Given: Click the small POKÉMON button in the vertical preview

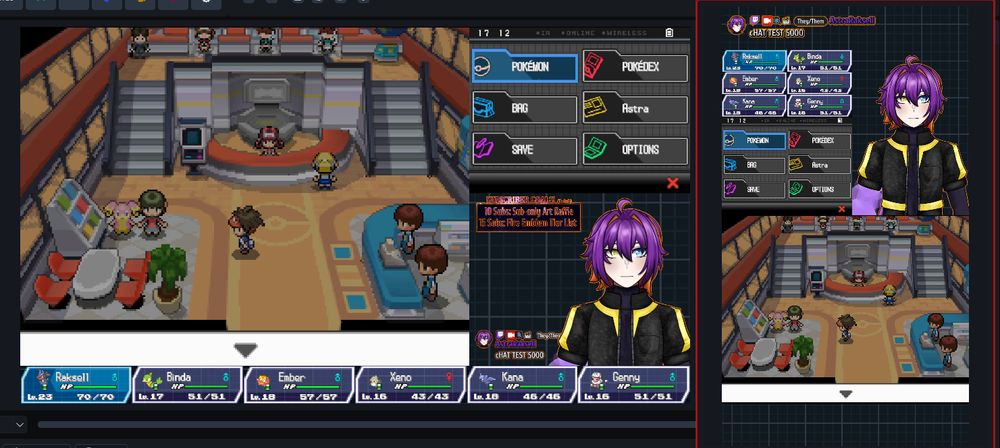Looking at the screenshot, I should point(754,141).
